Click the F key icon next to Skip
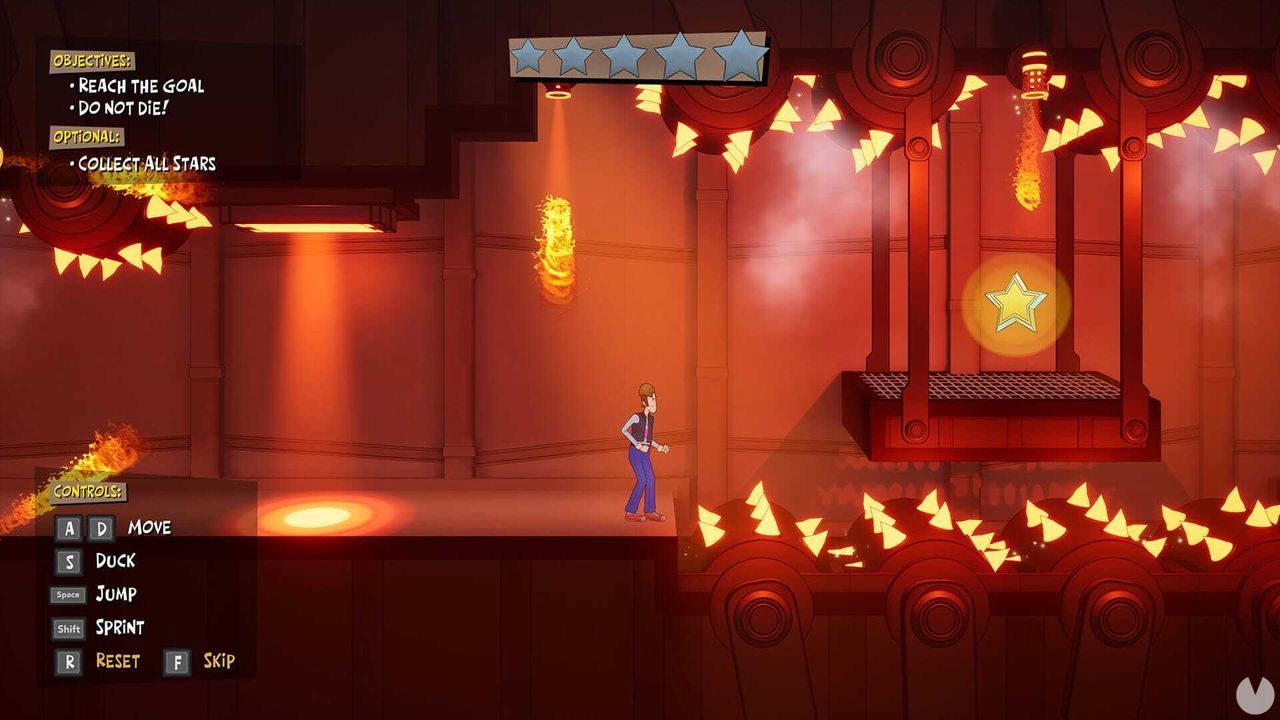This screenshot has width=1280, height=720. click(178, 660)
